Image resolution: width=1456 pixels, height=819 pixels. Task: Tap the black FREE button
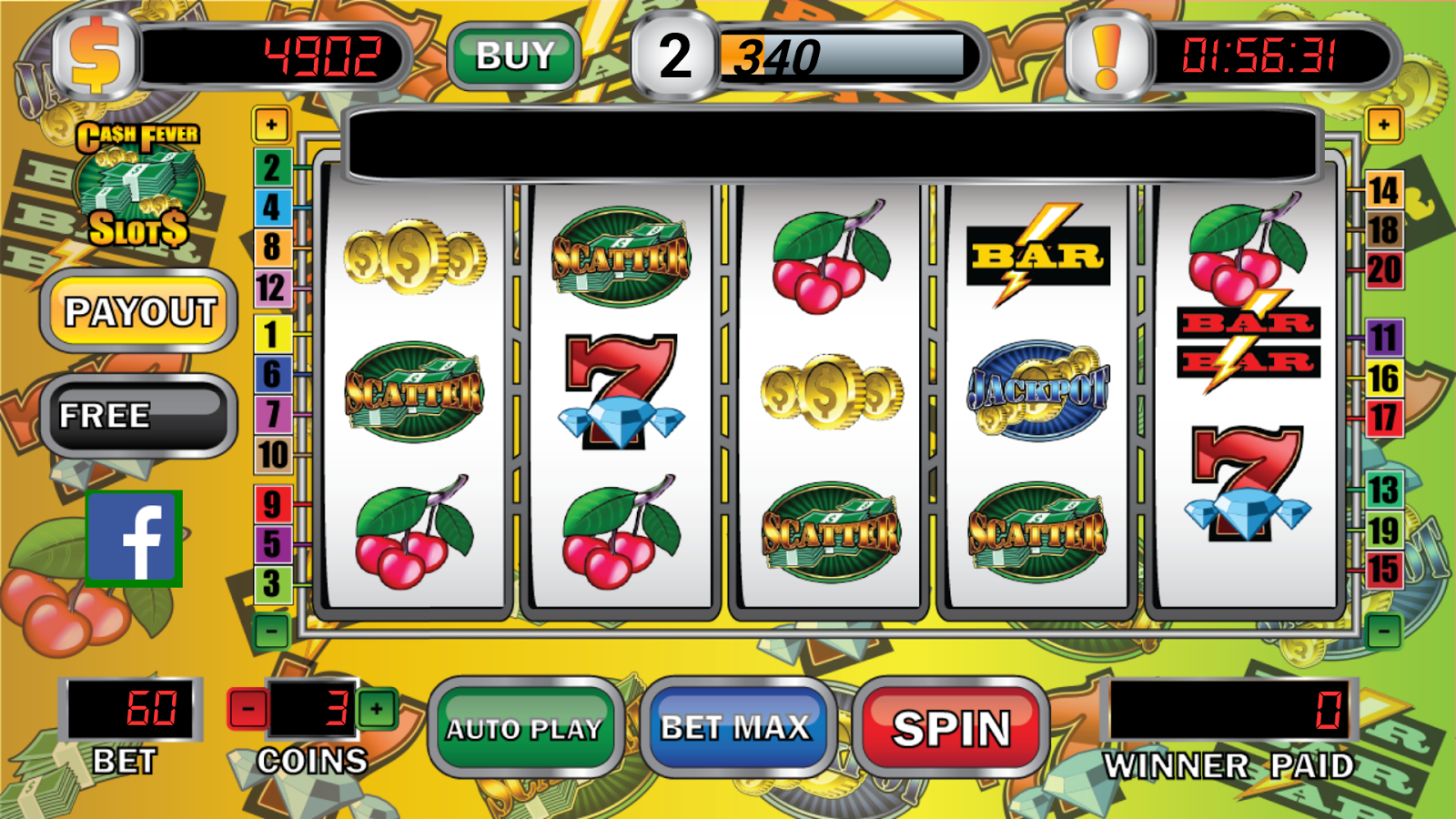(139, 416)
